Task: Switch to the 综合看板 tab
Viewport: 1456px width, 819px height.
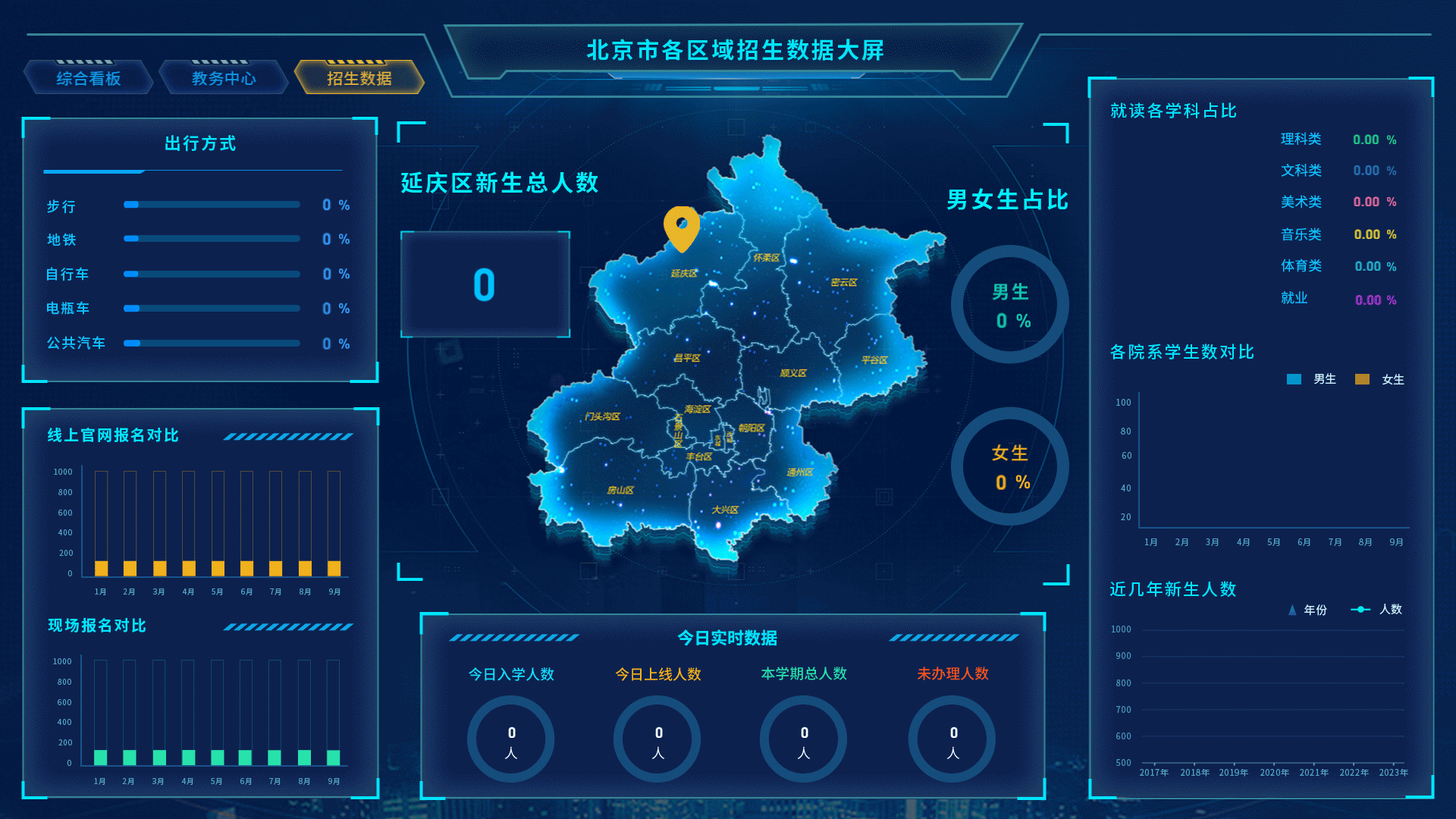Action: click(x=88, y=77)
